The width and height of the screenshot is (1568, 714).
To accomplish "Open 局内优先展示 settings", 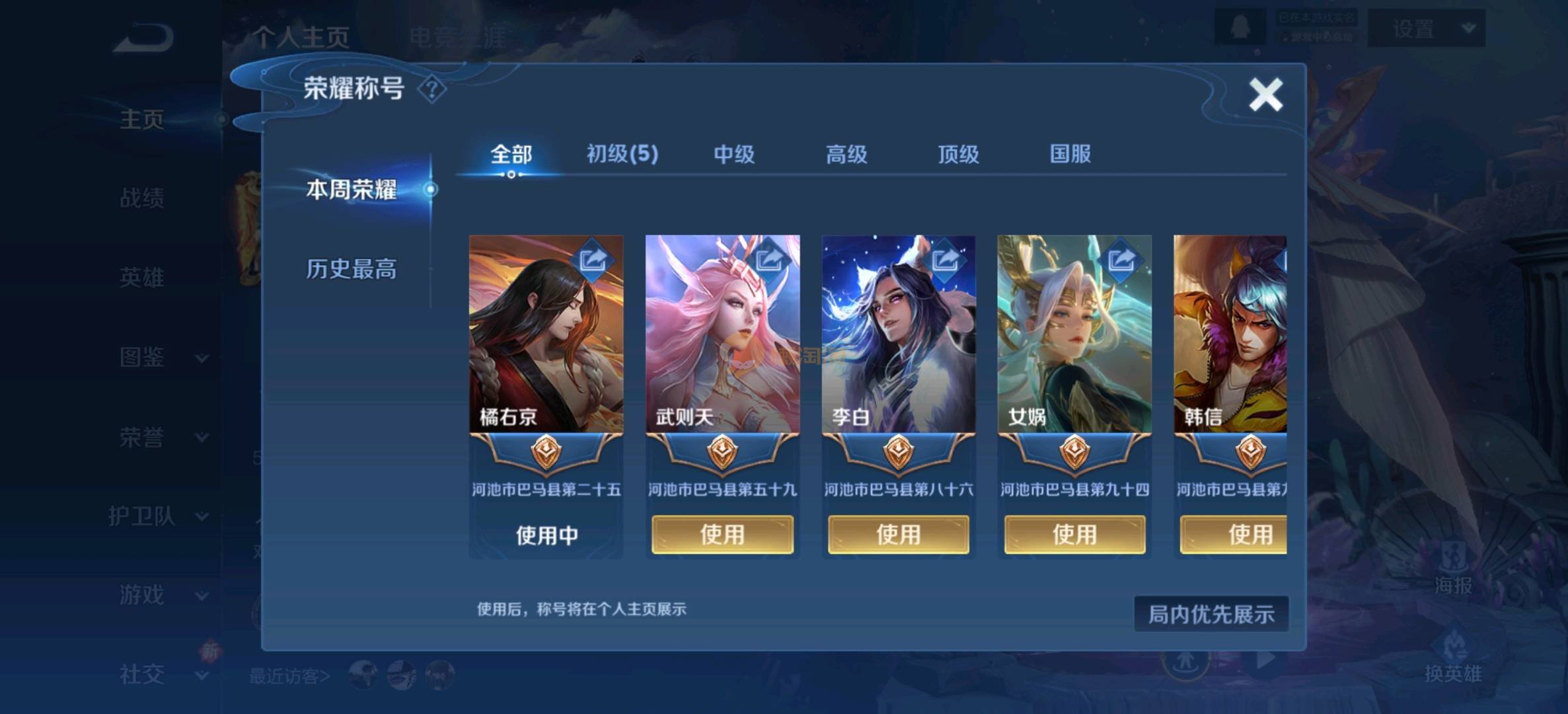I will pos(1211,614).
